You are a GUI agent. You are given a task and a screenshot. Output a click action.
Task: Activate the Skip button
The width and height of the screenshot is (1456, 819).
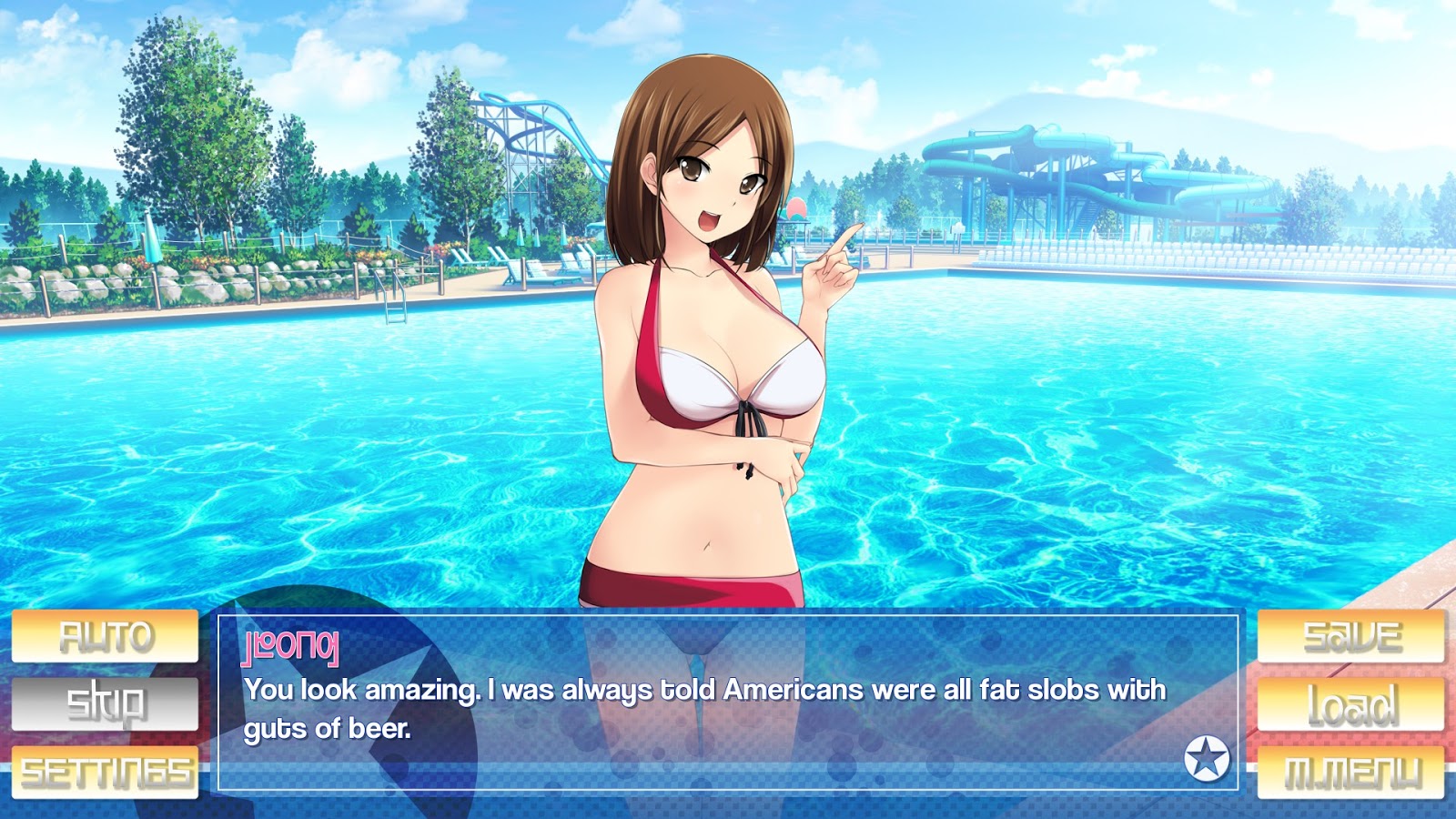coord(105,703)
